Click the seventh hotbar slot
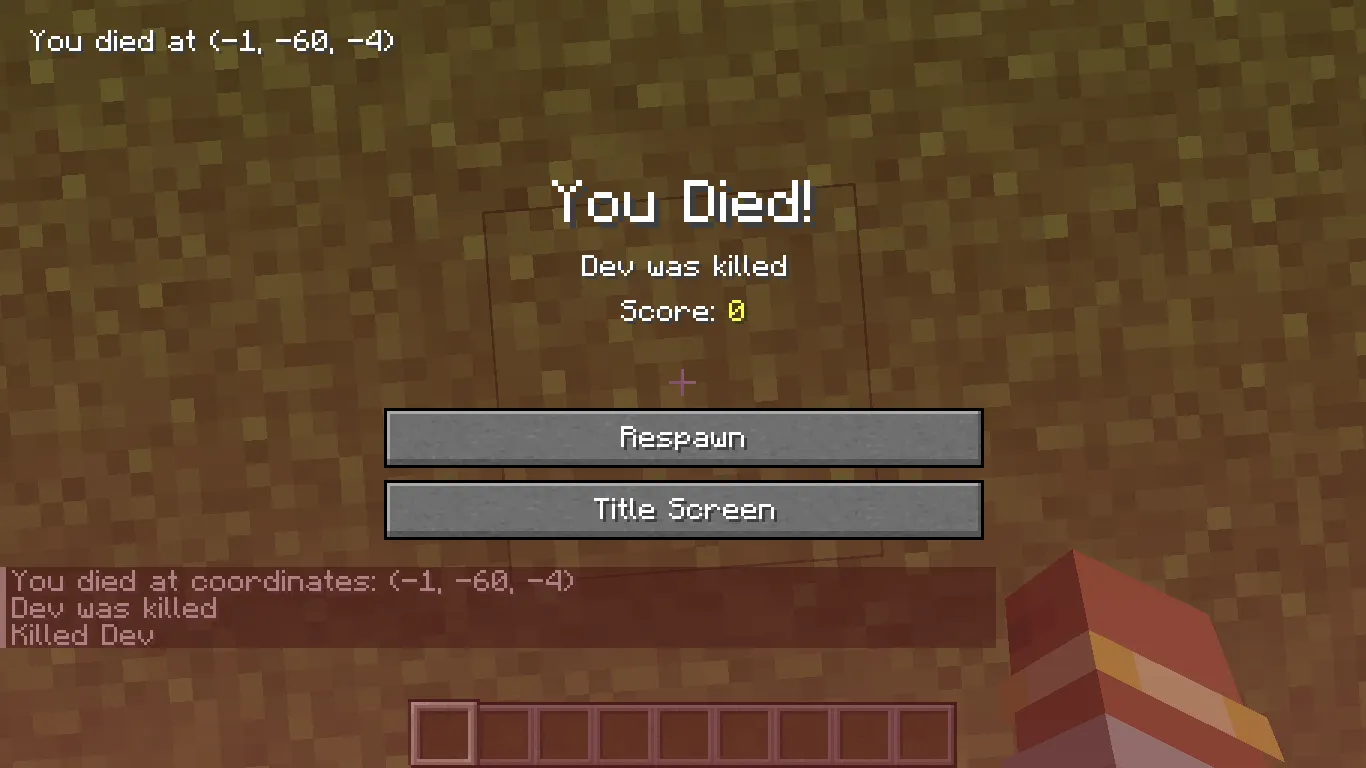 point(805,732)
